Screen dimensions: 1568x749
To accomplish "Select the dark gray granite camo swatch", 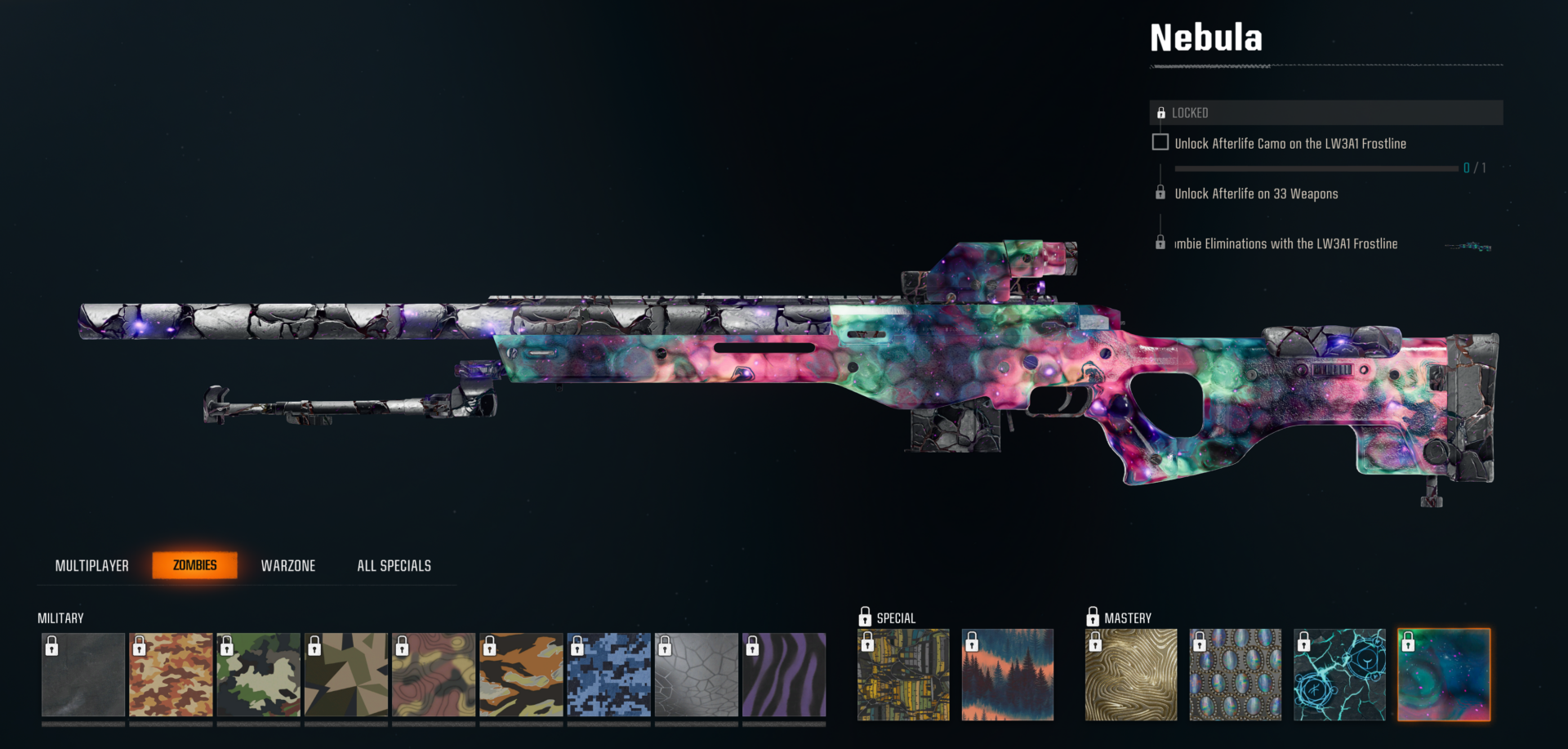I will [83, 675].
